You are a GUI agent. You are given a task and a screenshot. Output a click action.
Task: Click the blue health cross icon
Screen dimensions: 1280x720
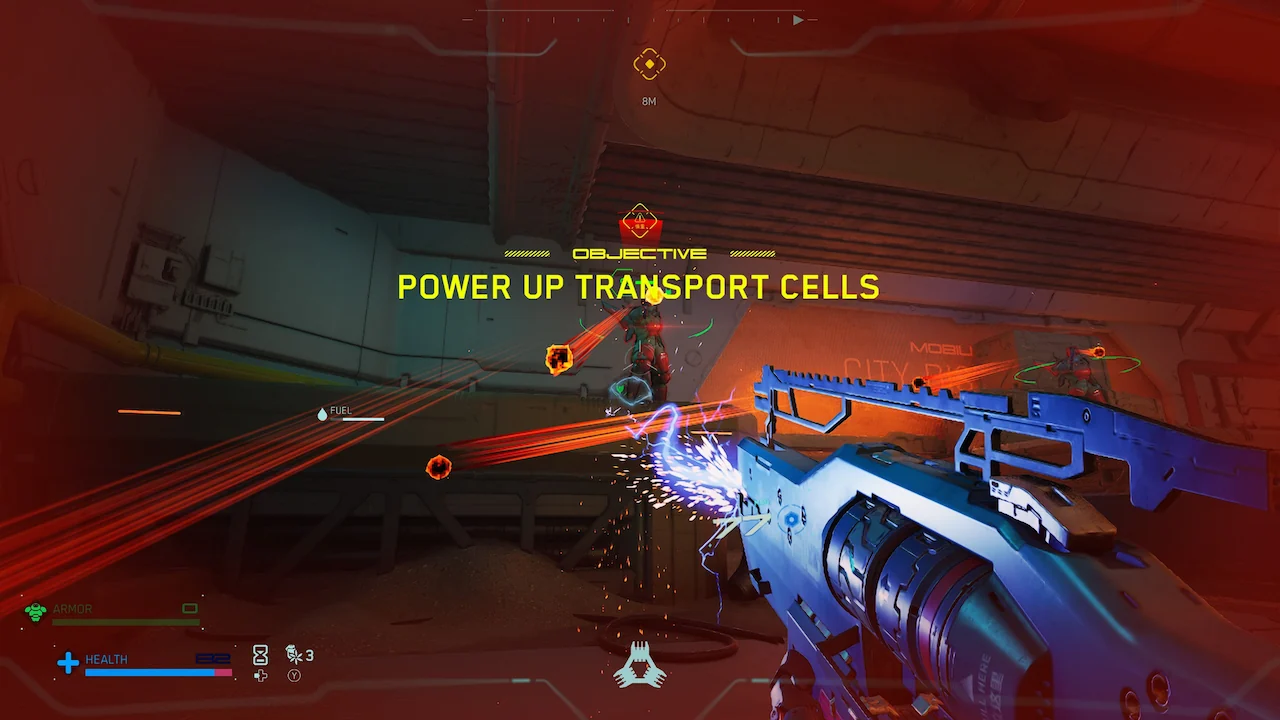click(68, 662)
